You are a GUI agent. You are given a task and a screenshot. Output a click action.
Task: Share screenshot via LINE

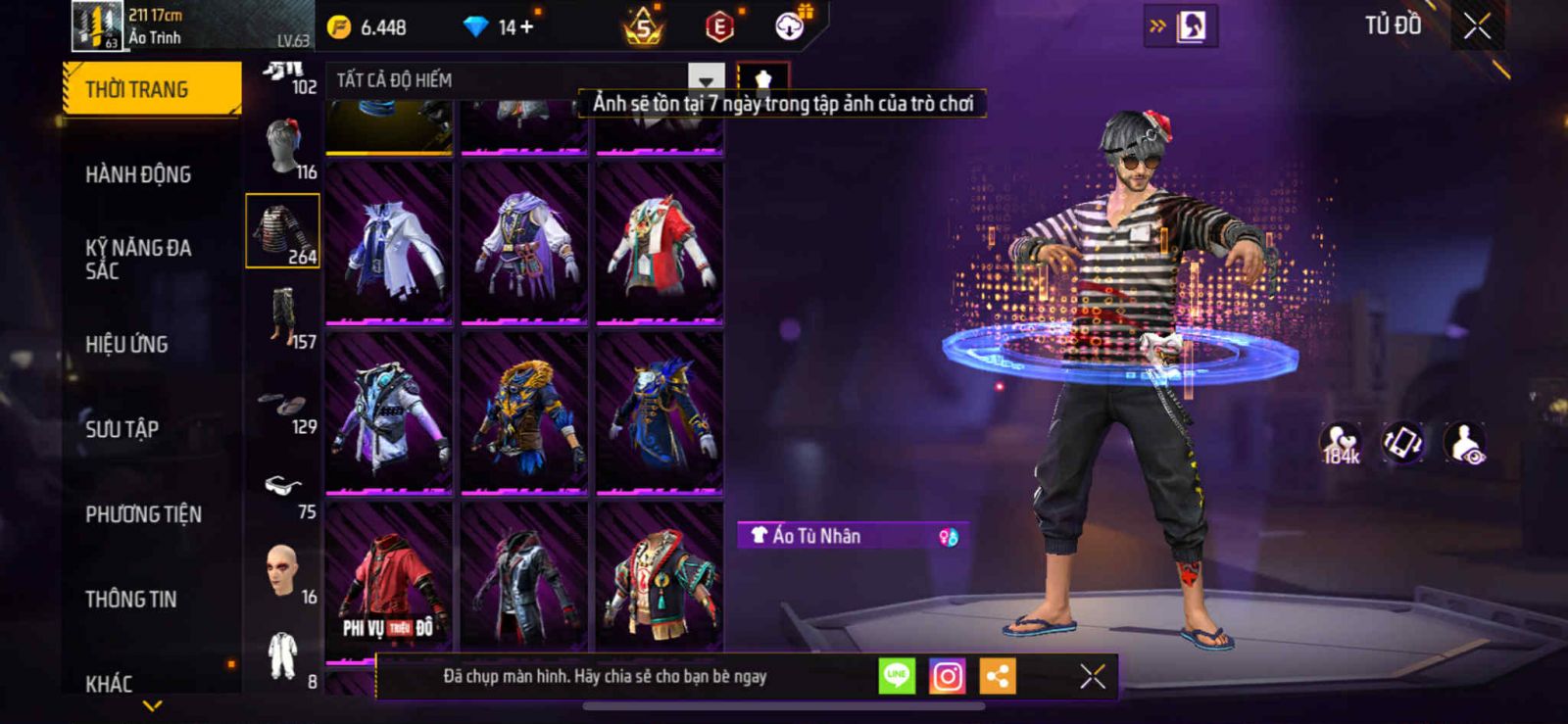coord(896,676)
